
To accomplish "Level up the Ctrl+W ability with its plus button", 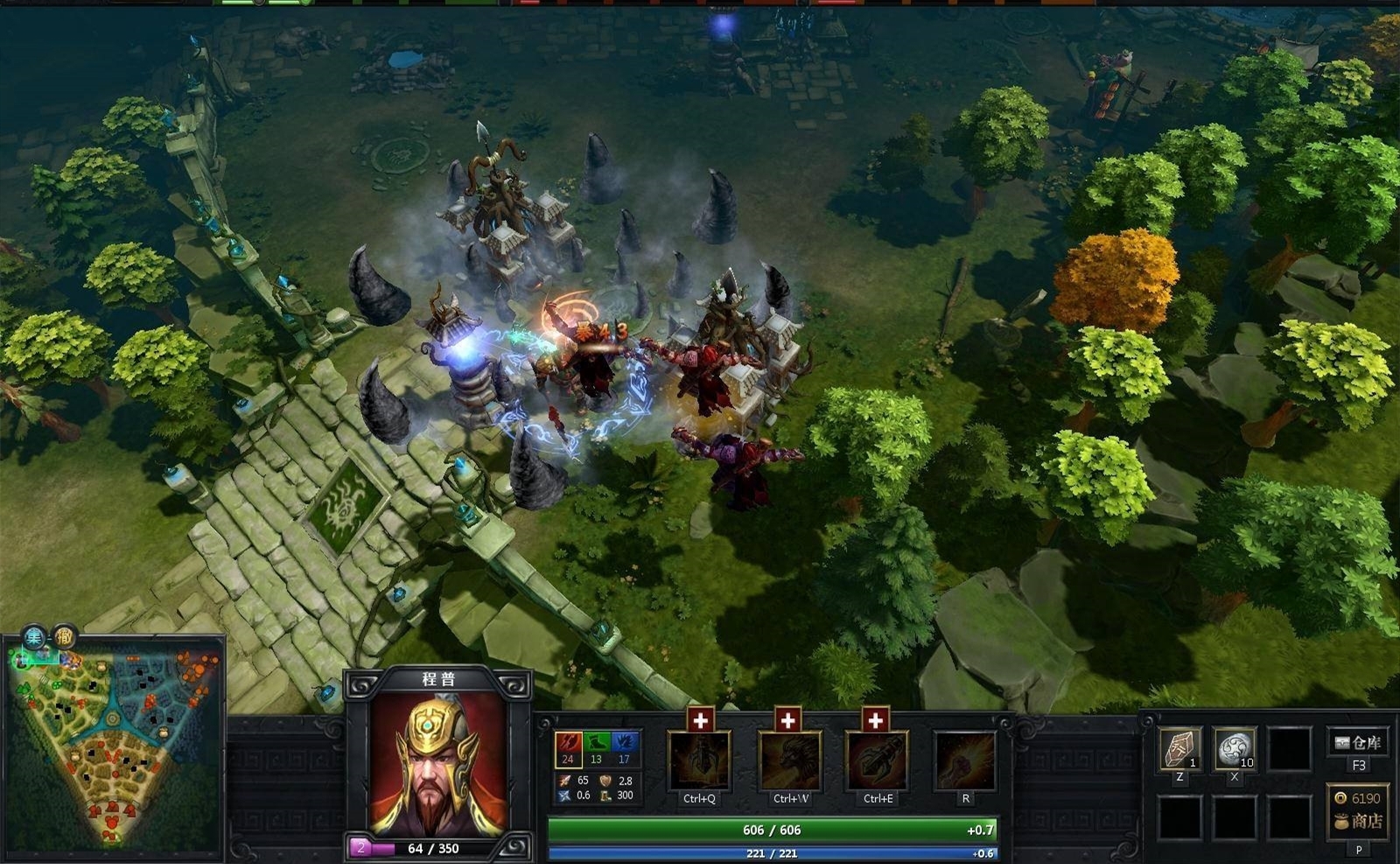I will pos(787,720).
